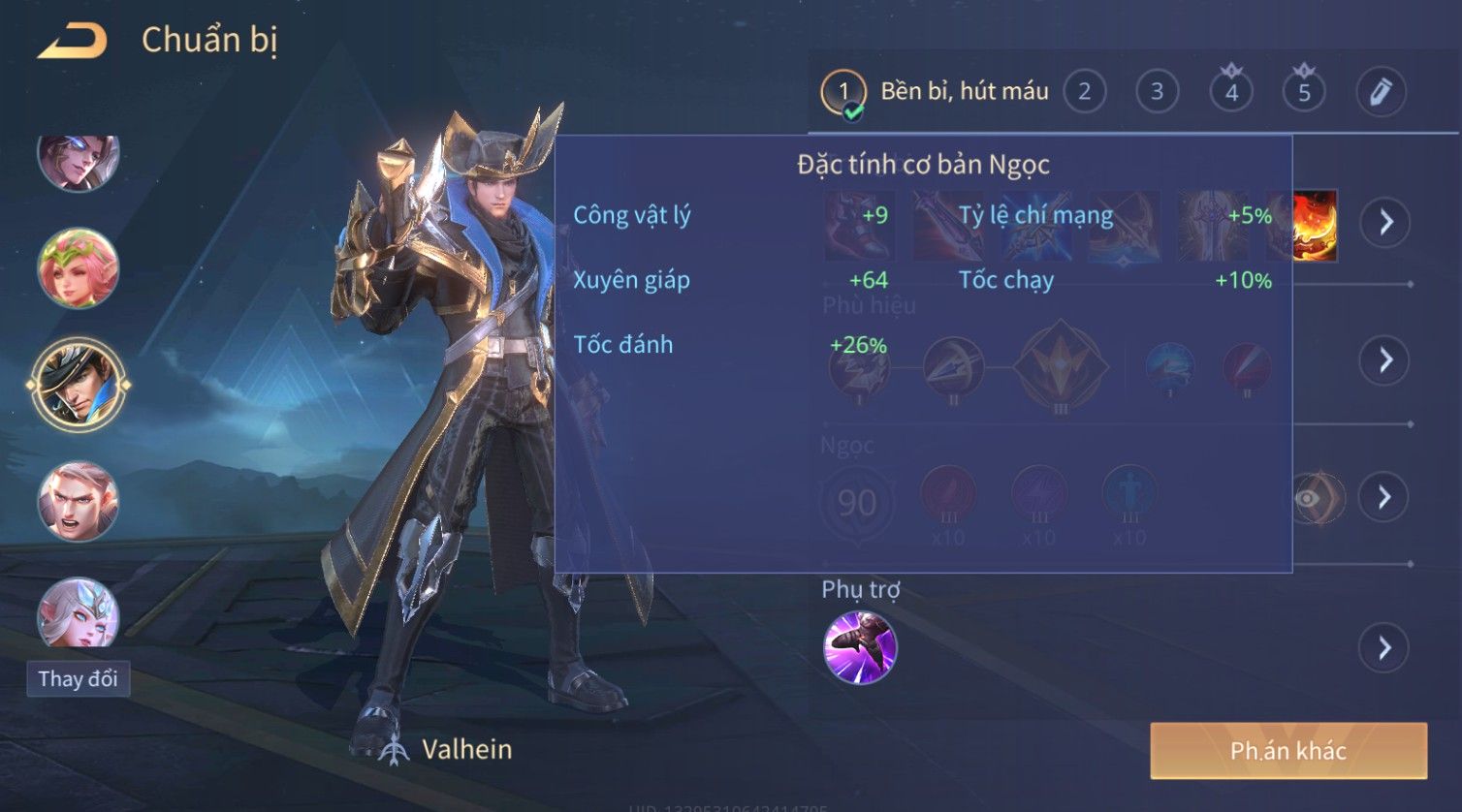
Task: Go back using the golden return arrow
Action: [x=73, y=41]
